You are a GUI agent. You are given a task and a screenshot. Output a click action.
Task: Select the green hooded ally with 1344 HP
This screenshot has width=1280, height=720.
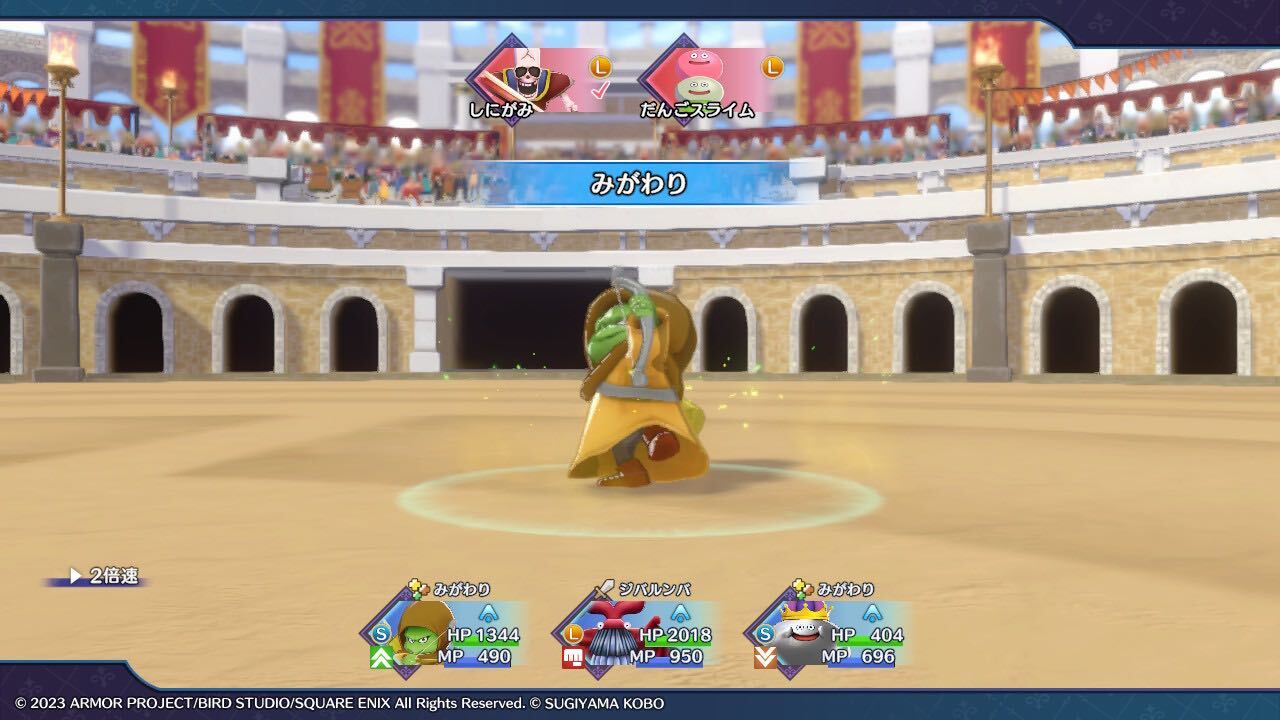coord(444,633)
